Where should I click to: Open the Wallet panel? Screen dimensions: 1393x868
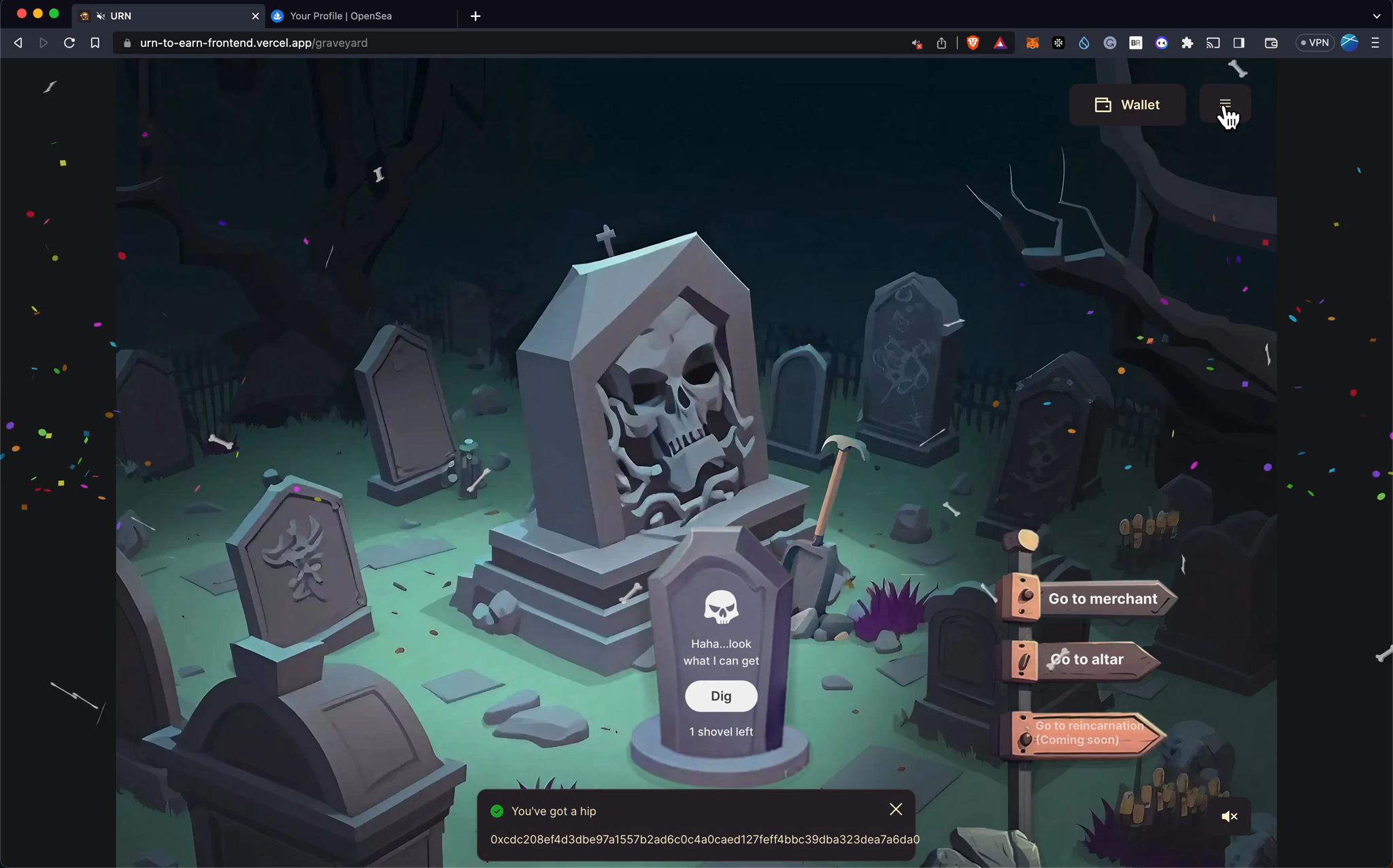(1127, 105)
